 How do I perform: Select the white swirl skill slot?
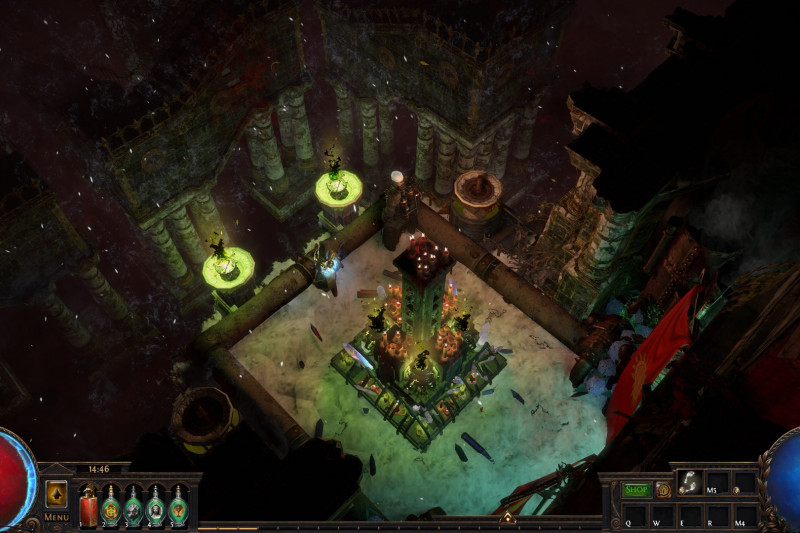(x=690, y=483)
